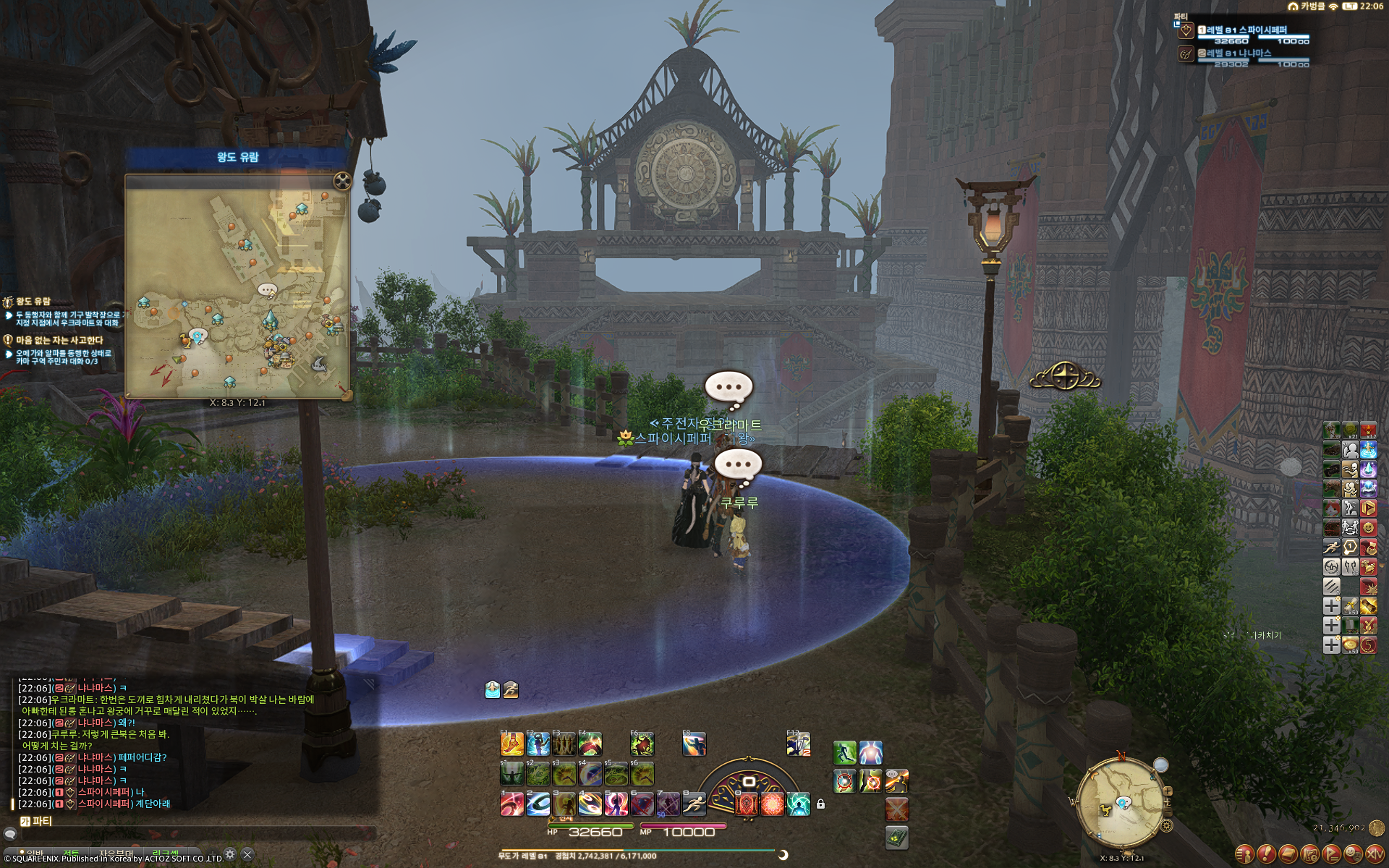
Task: Activate hotbar slot 2 blue swirl ability
Action: (x=538, y=804)
